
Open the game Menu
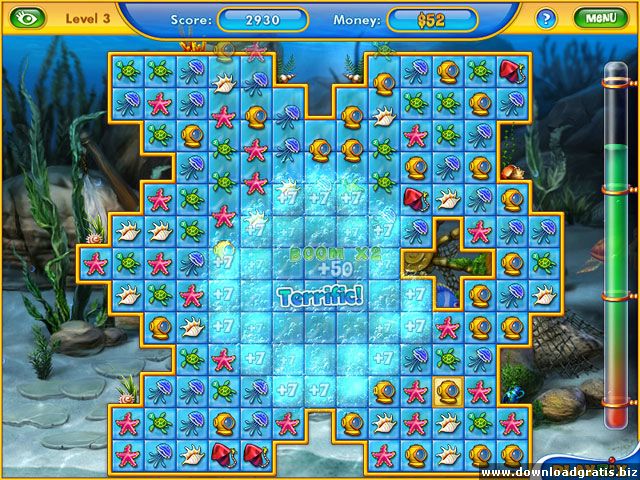click(x=600, y=18)
